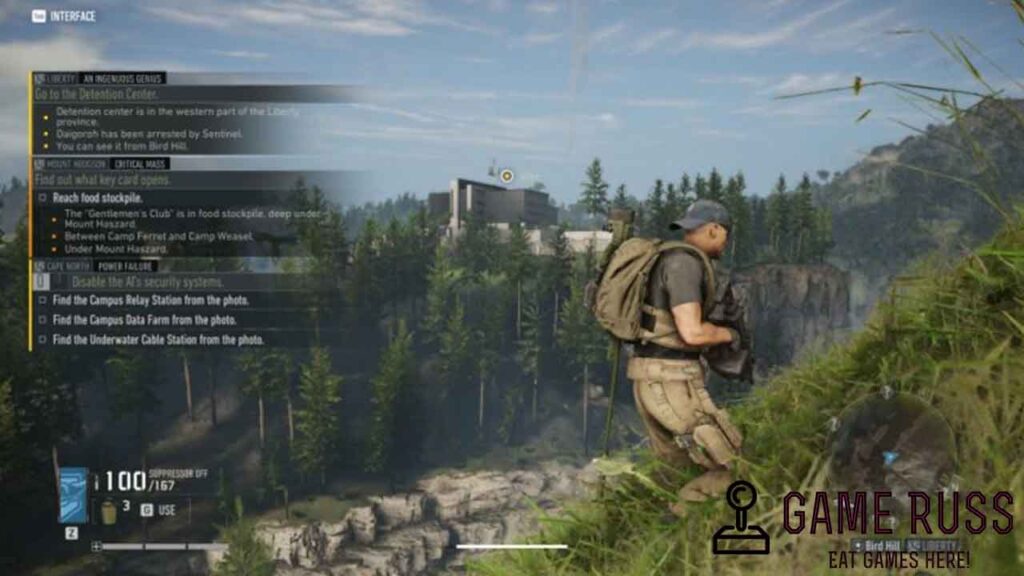Click the Game Russ joystick logo
This screenshot has height=576, width=1024.
click(741, 517)
